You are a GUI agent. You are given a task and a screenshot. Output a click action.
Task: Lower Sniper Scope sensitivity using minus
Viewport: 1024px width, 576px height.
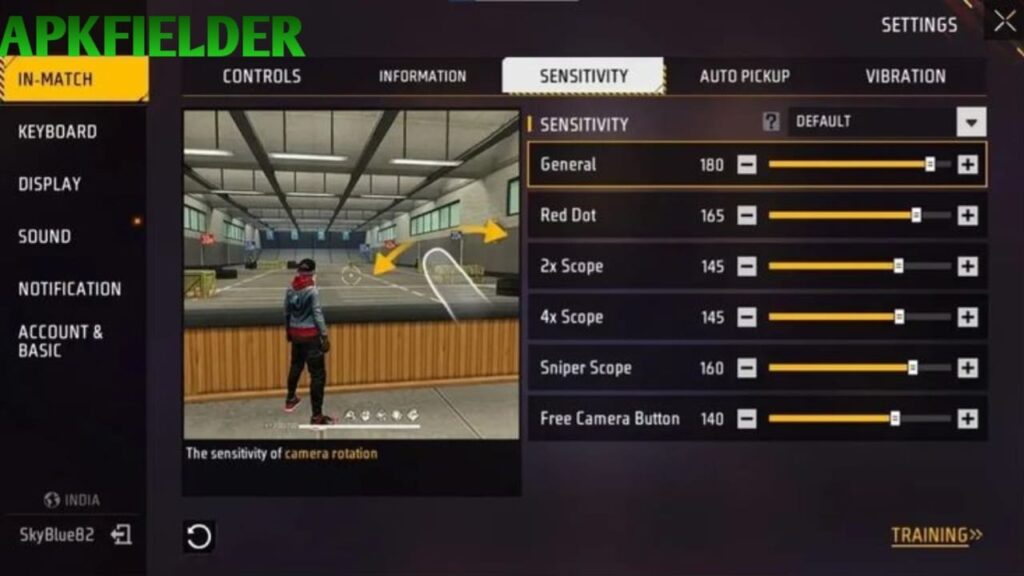pos(747,368)
